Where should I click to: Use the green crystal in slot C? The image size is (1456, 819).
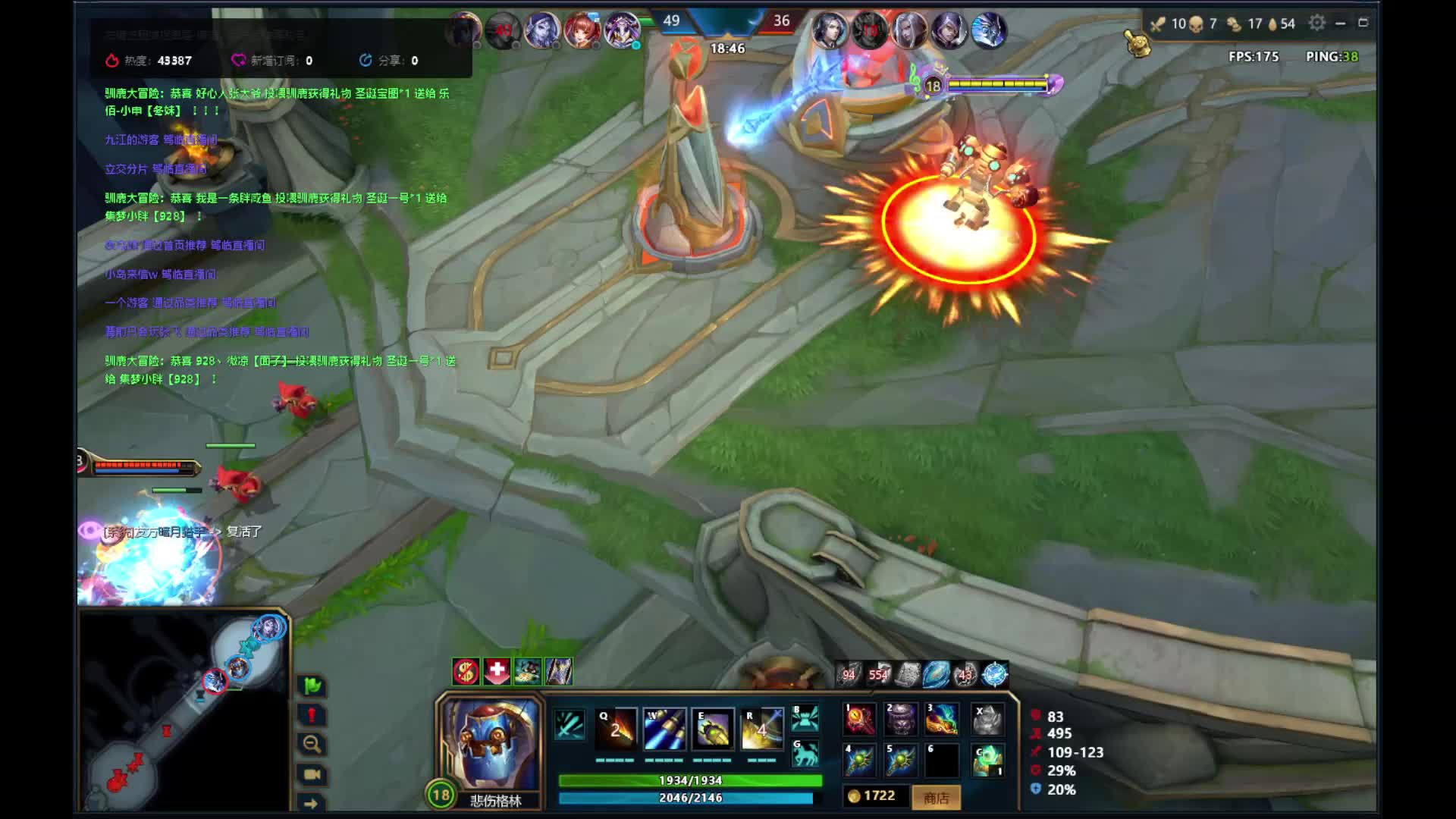(x=988, y=761)
